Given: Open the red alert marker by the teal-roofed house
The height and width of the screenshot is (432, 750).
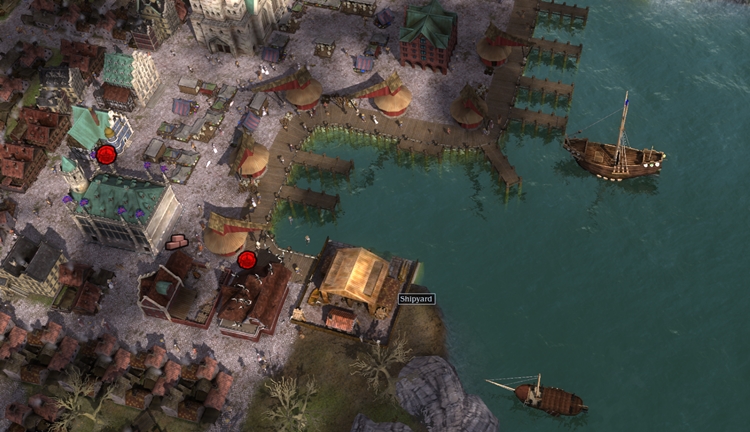Looking at the screenshot, I should pos(106,154).
